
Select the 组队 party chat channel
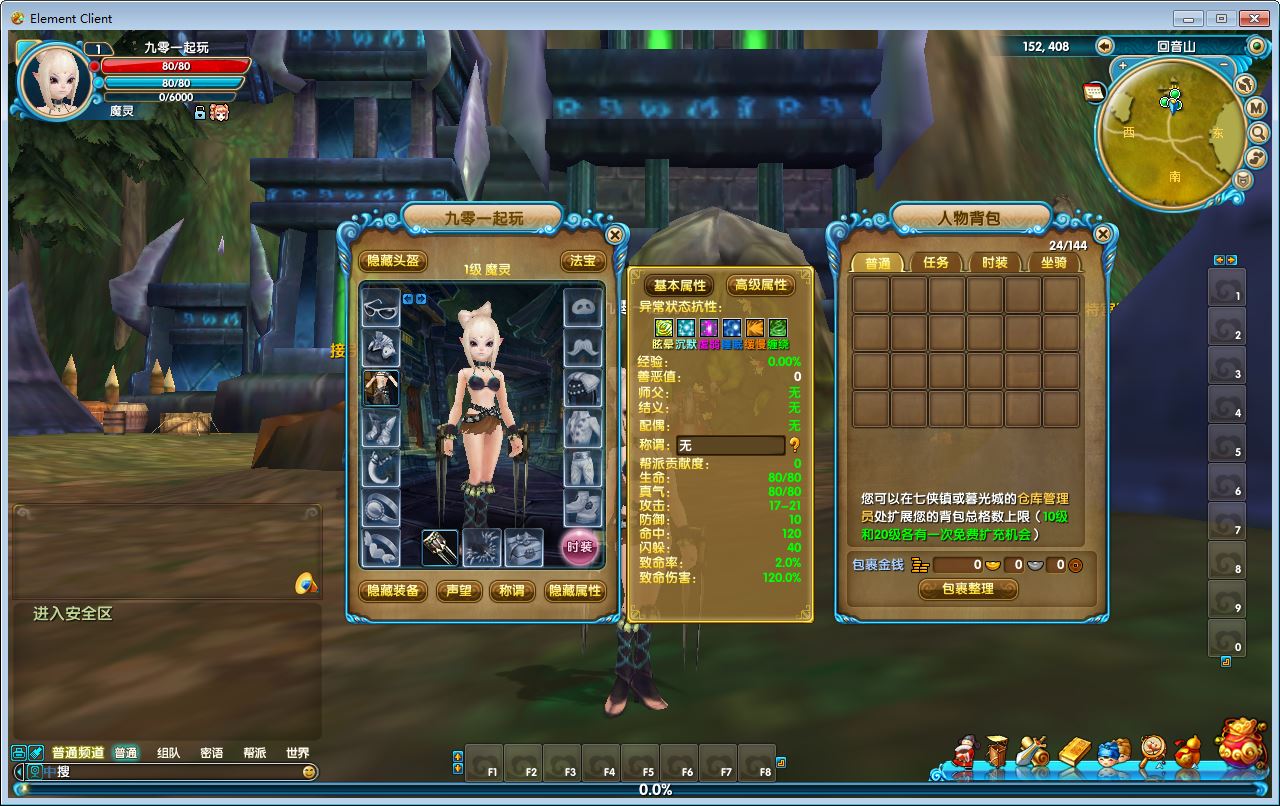pos(168,753)
